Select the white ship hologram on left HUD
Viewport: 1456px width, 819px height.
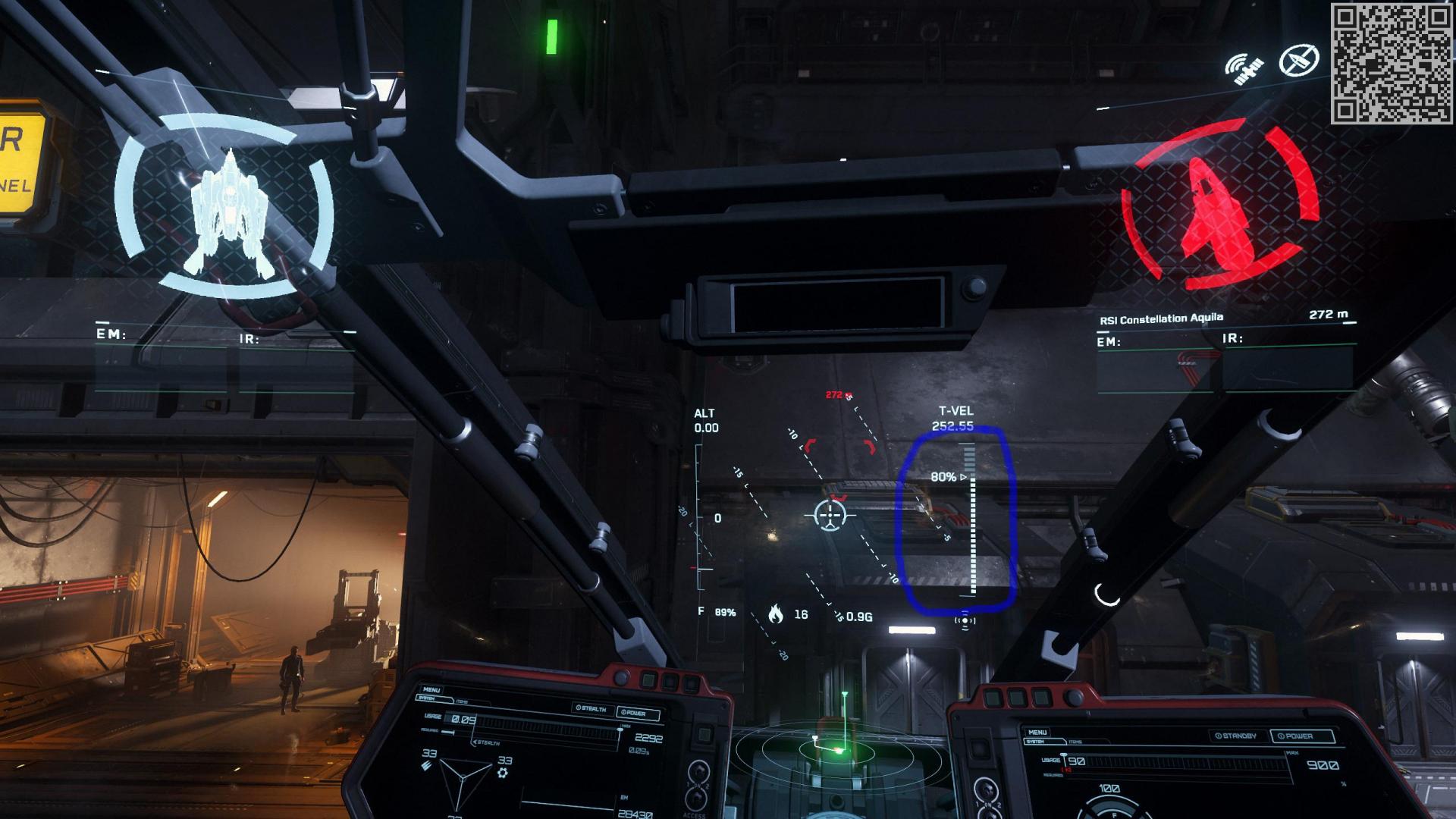(231, 212)
